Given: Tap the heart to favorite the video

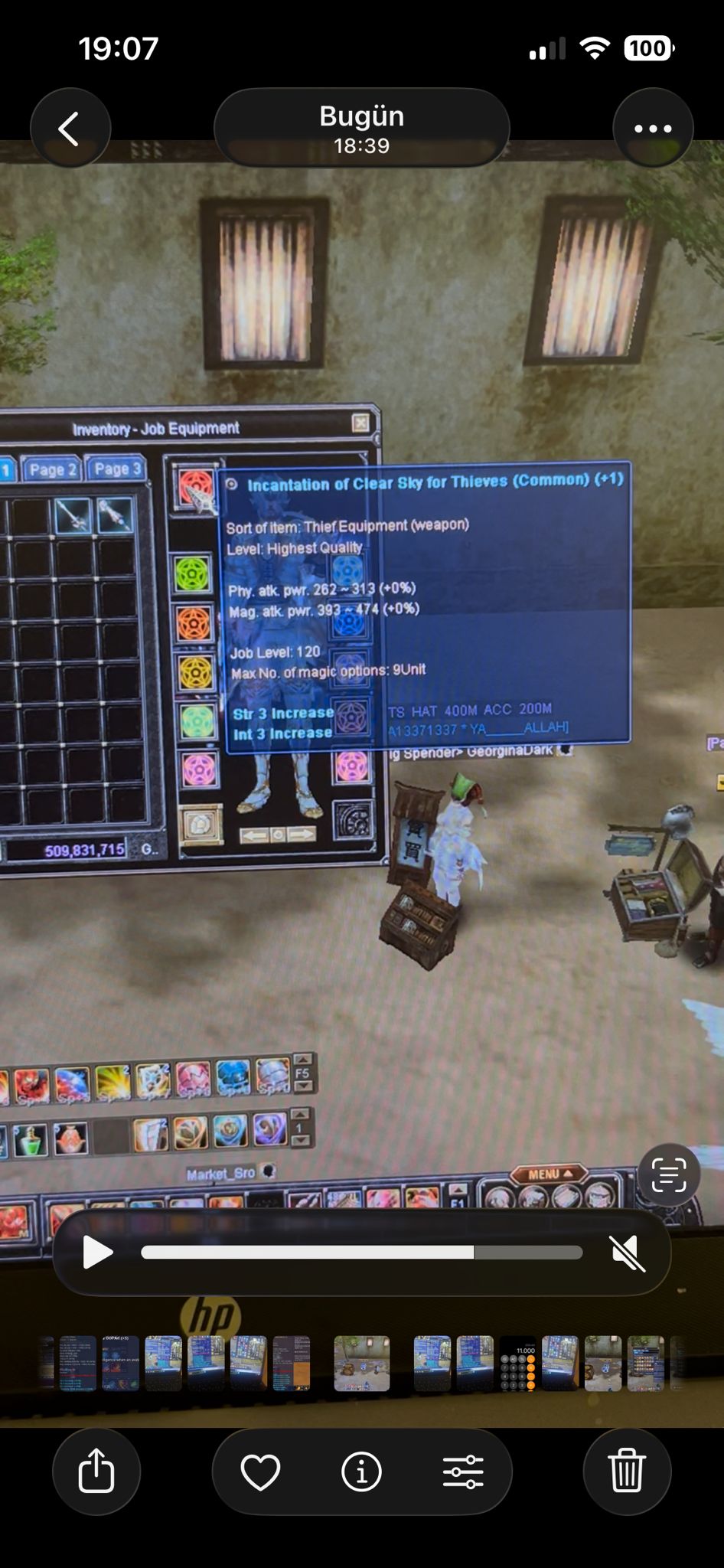Looking at the screenshot, I should coord(260,1471).
